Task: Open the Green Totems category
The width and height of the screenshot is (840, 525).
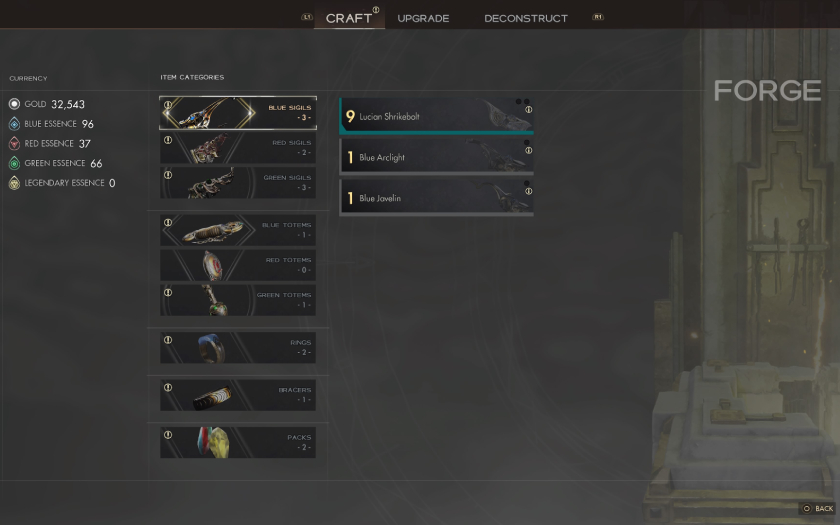Action: point(238,300)
